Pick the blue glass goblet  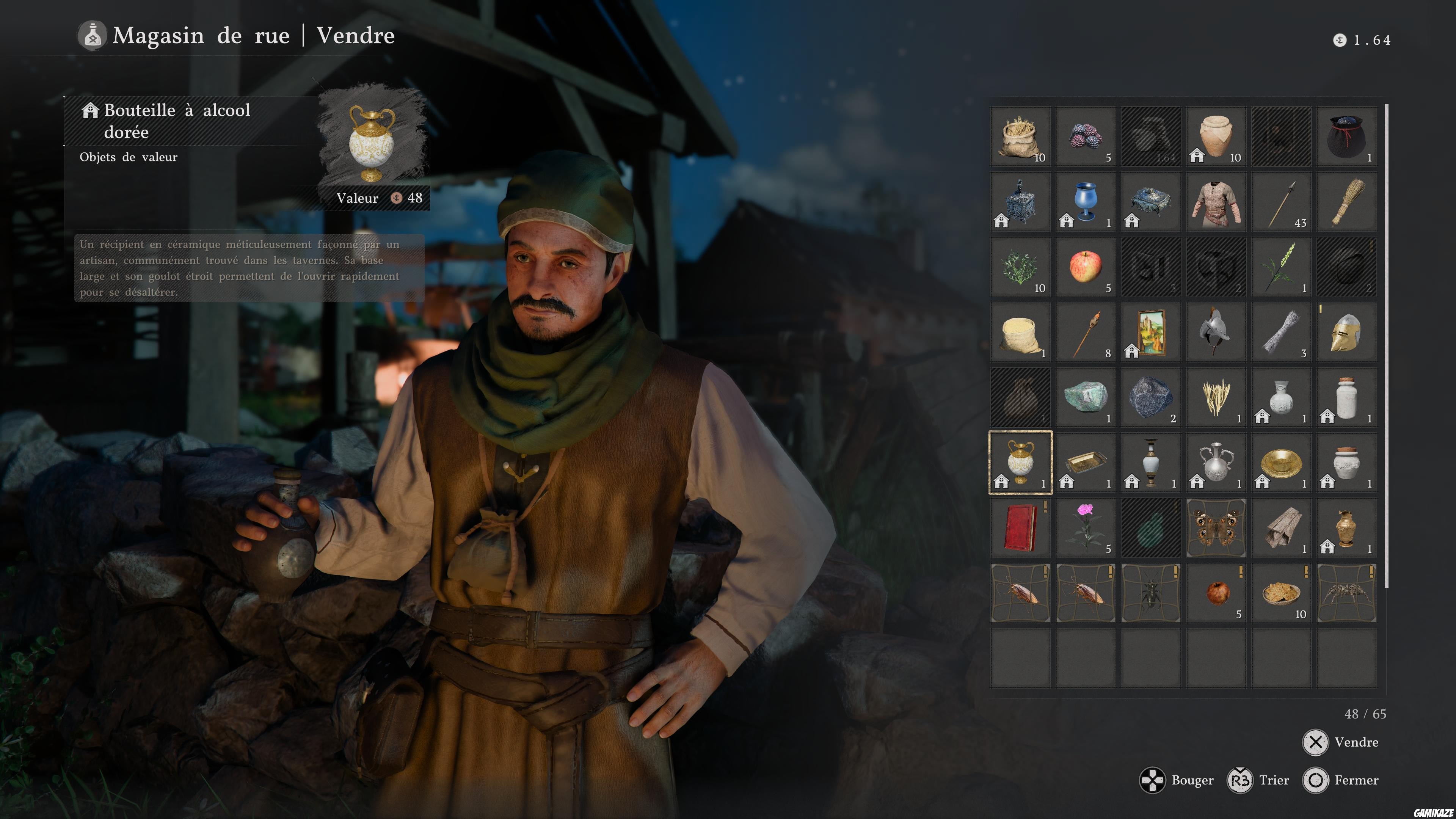(x=1085, y=202)
